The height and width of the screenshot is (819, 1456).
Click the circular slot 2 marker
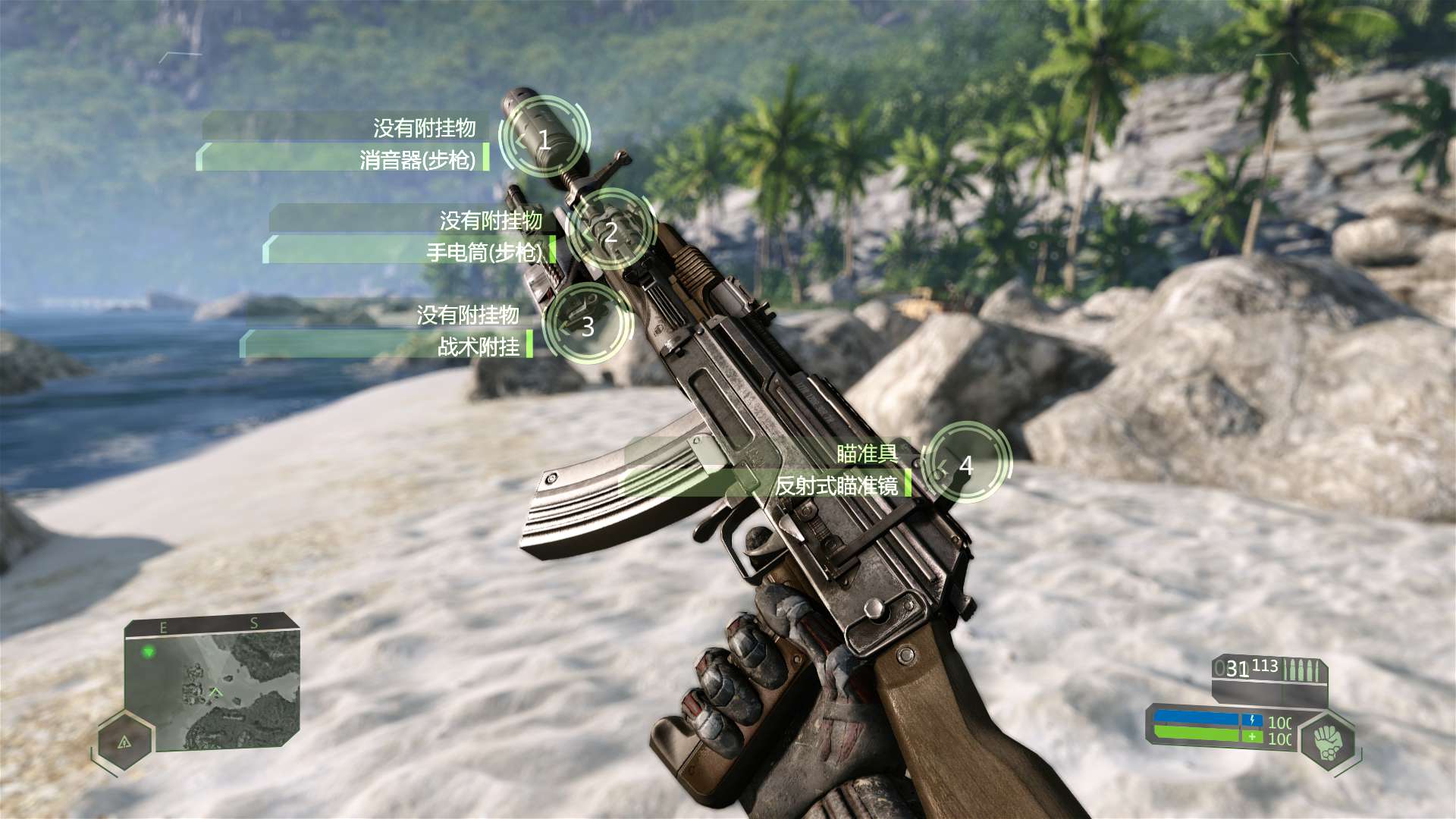click(610, 231)
